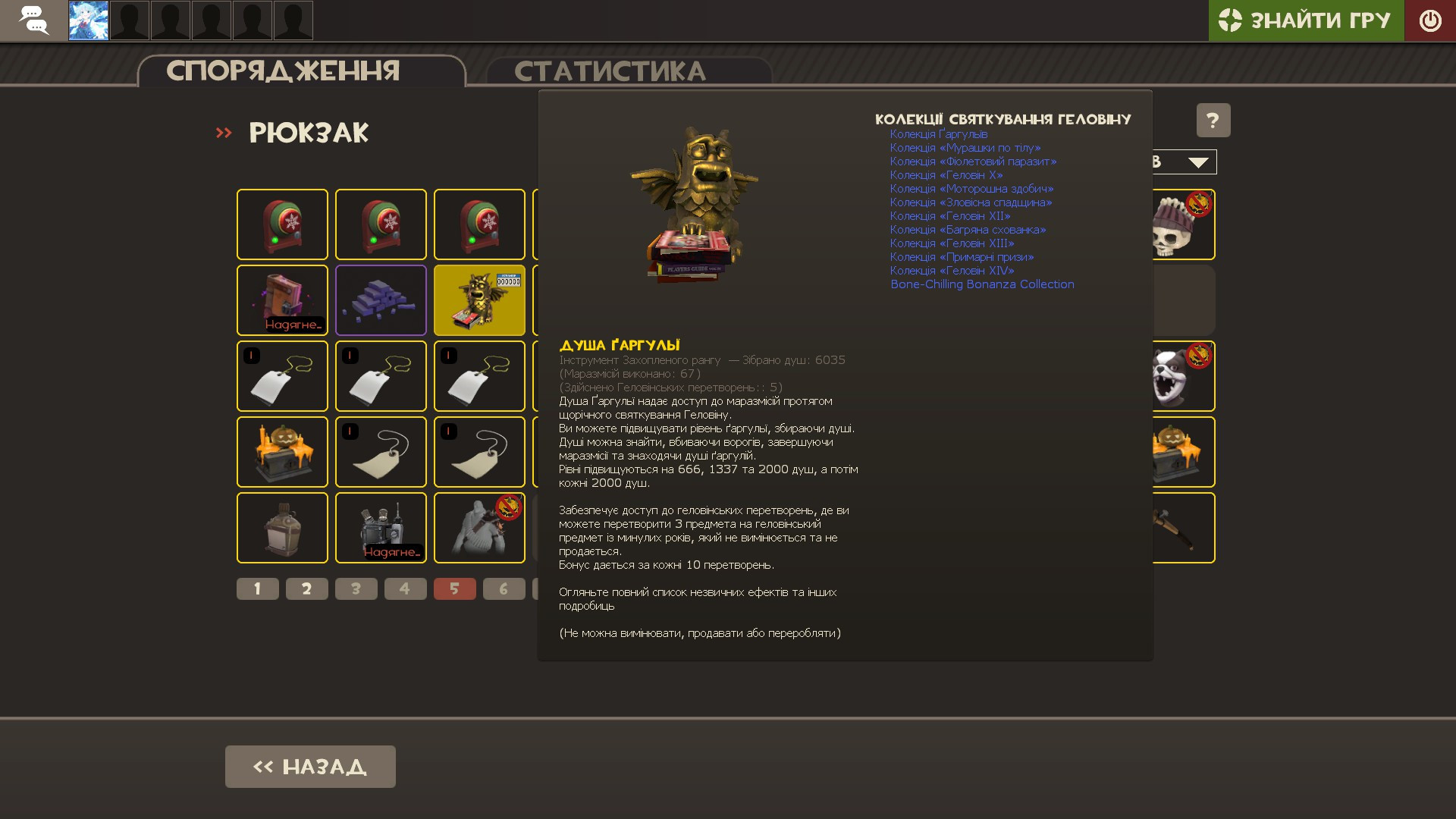
Task: Open the backpack sorting dropdown
Action: pyautogui.click(x=1197, y=162)
